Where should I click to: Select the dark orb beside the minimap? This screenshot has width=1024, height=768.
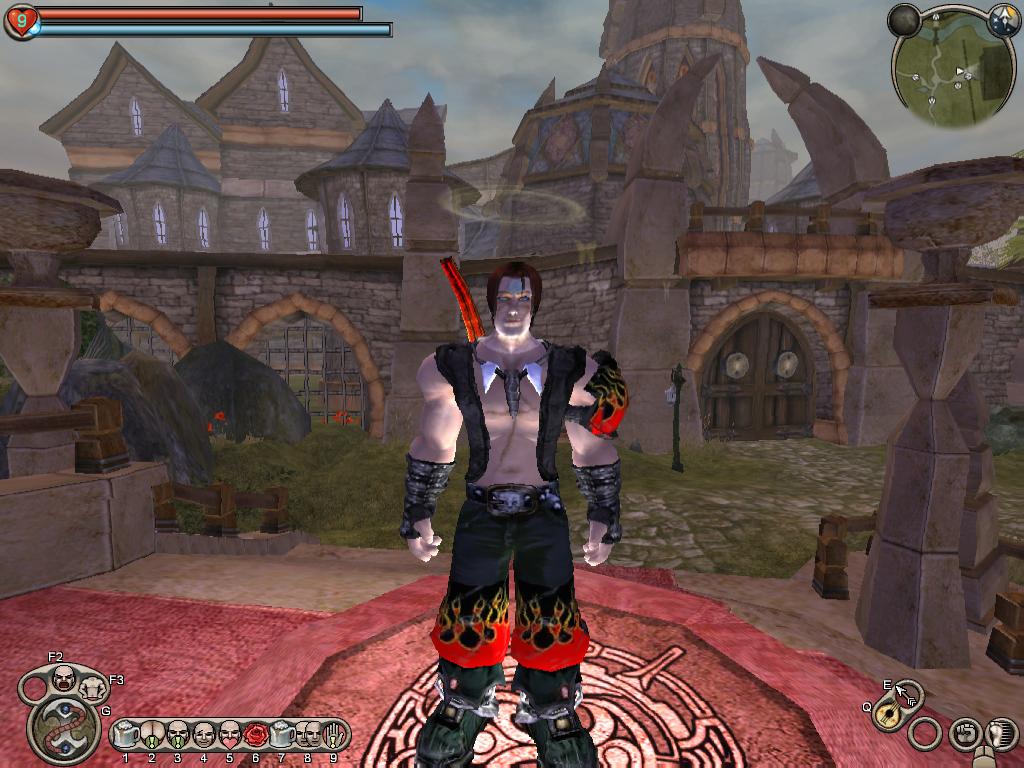point(904,19)
